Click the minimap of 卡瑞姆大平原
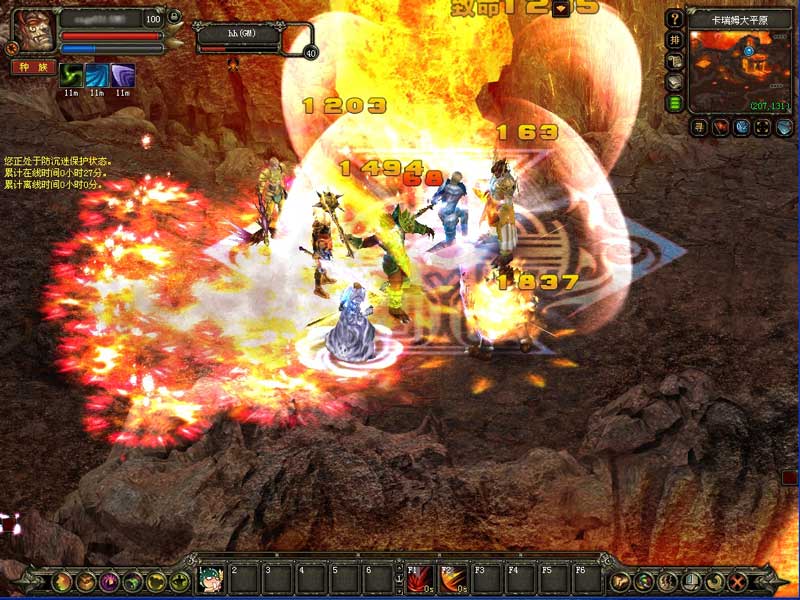Viewport: 800px width, 600px height. tap(740, 70)
